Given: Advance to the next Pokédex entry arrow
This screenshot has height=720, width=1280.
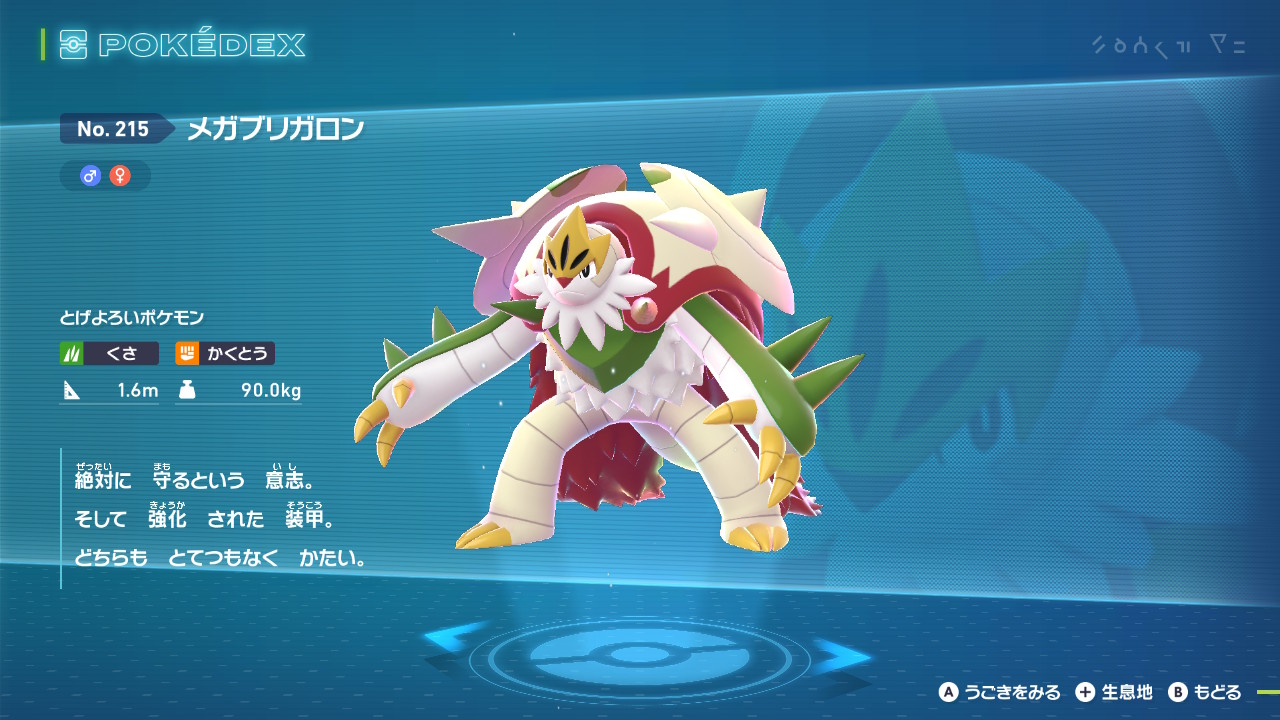Looking at the screenshot, I should point(843,656).
